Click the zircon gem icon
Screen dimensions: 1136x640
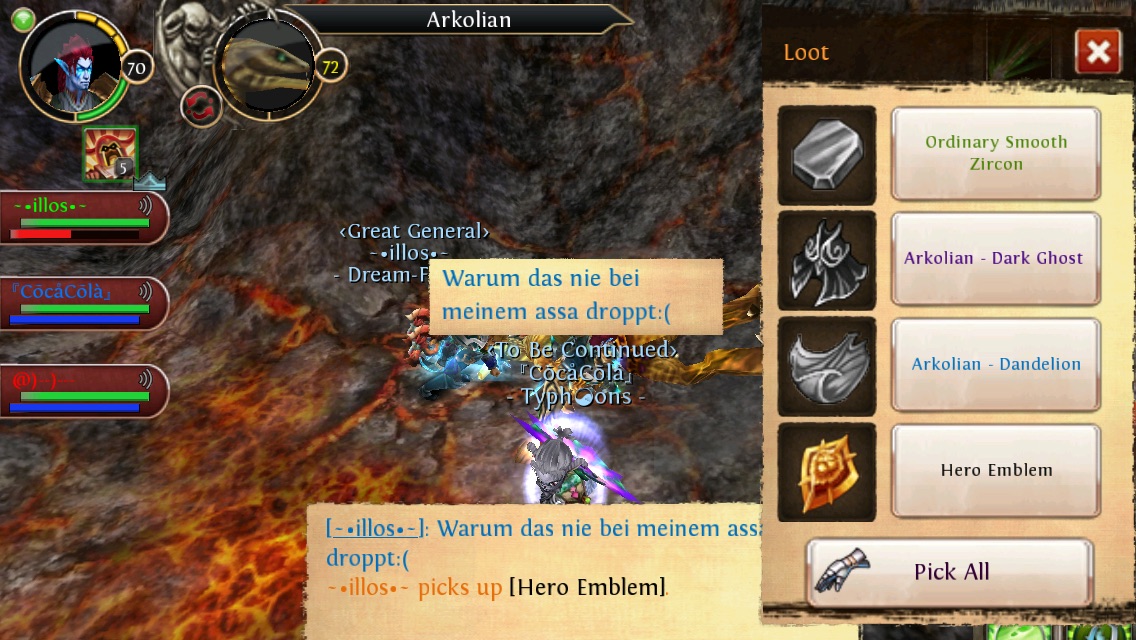coord(826,155)
